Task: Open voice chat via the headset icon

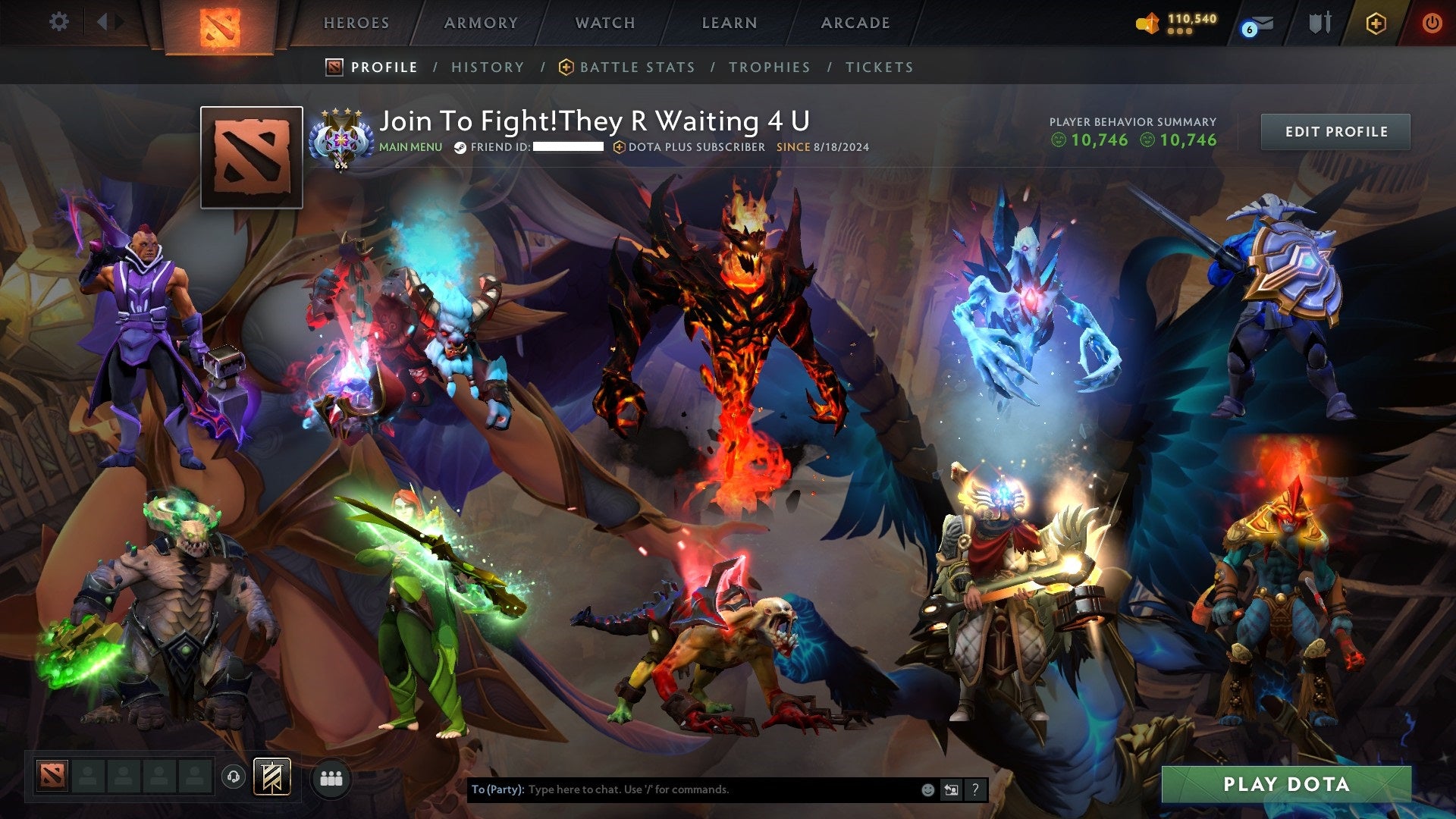Action: (x=233, y=777)
